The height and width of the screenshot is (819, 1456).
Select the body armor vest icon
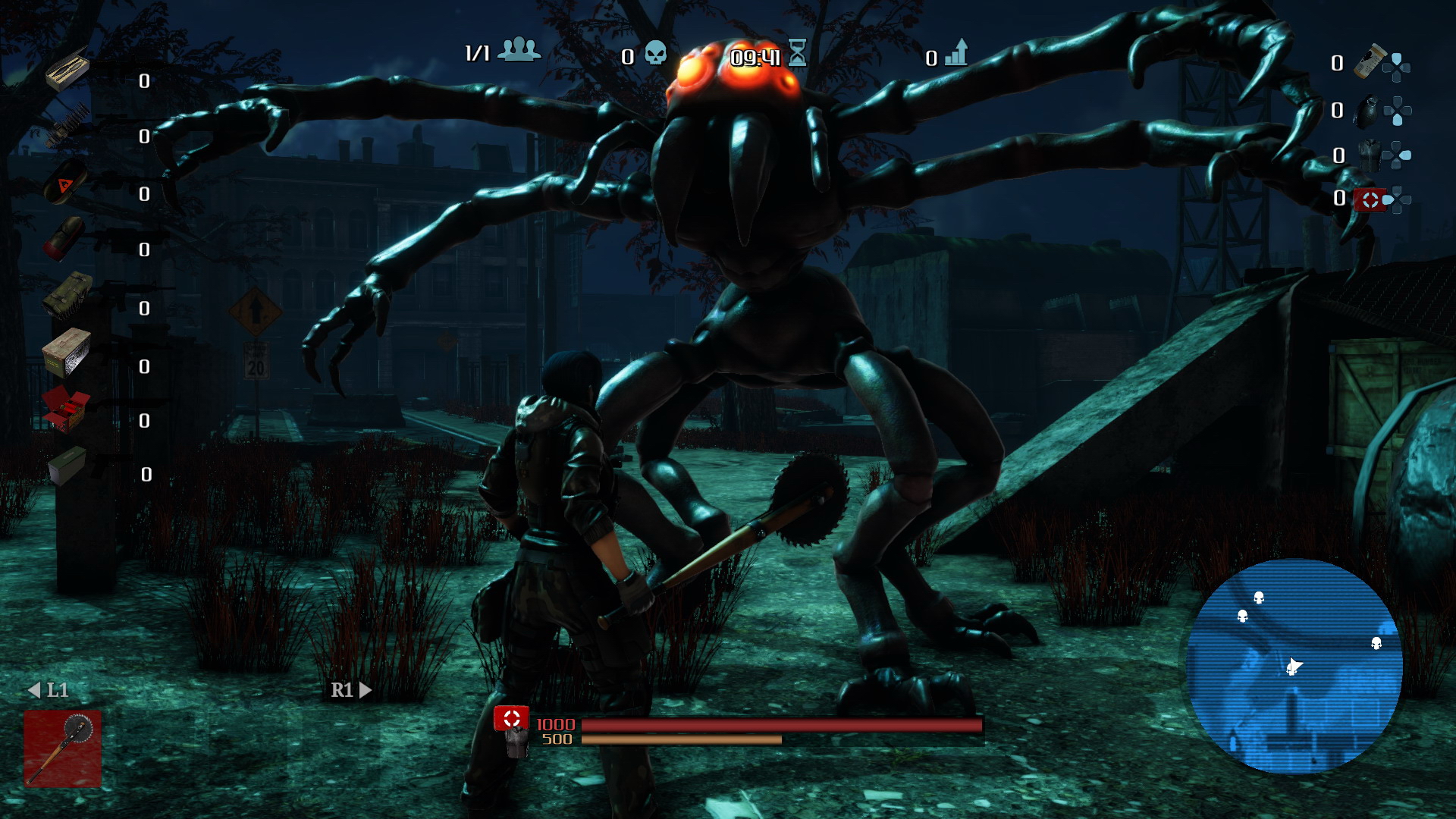tap(1369, 155)
